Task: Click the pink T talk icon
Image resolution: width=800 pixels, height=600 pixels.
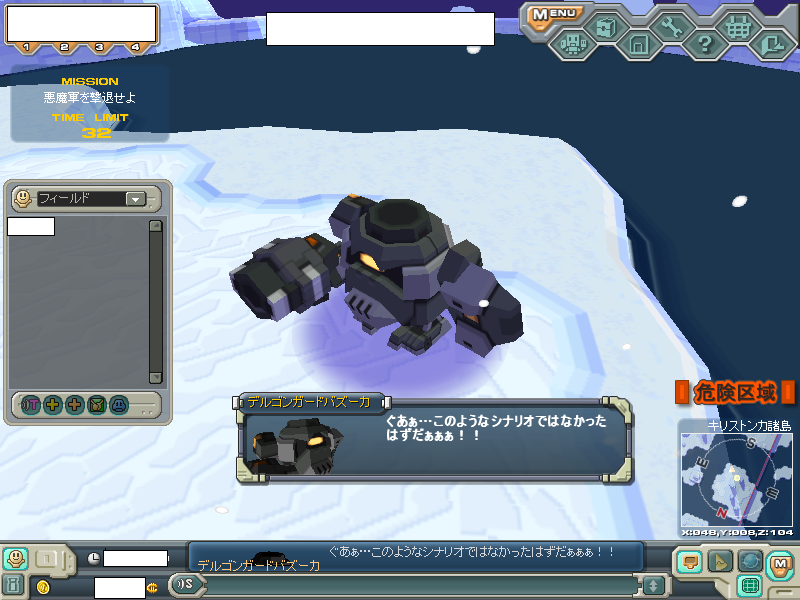Action: [x=30, y=405]
